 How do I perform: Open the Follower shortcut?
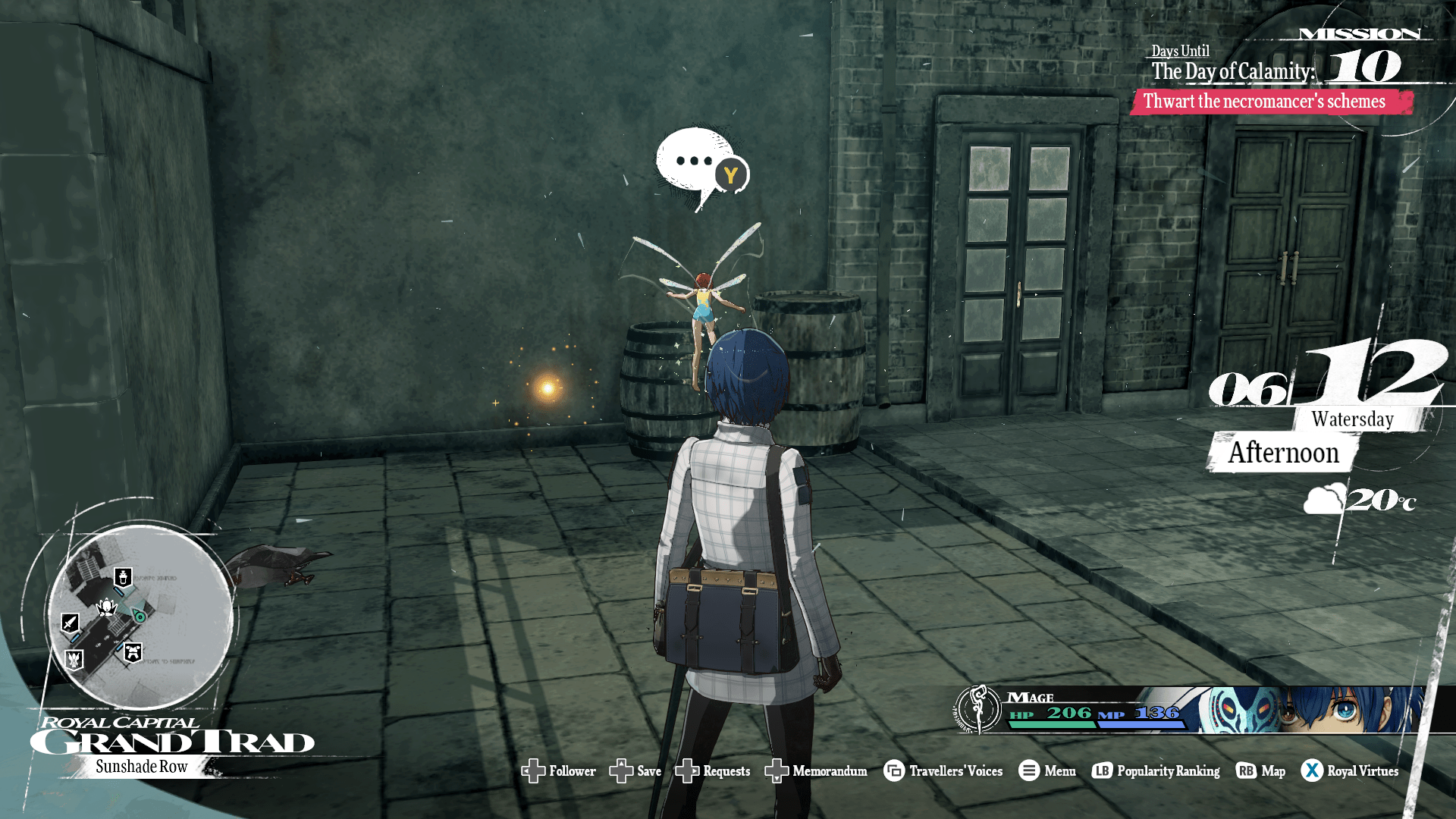click(x=559, y=771)
